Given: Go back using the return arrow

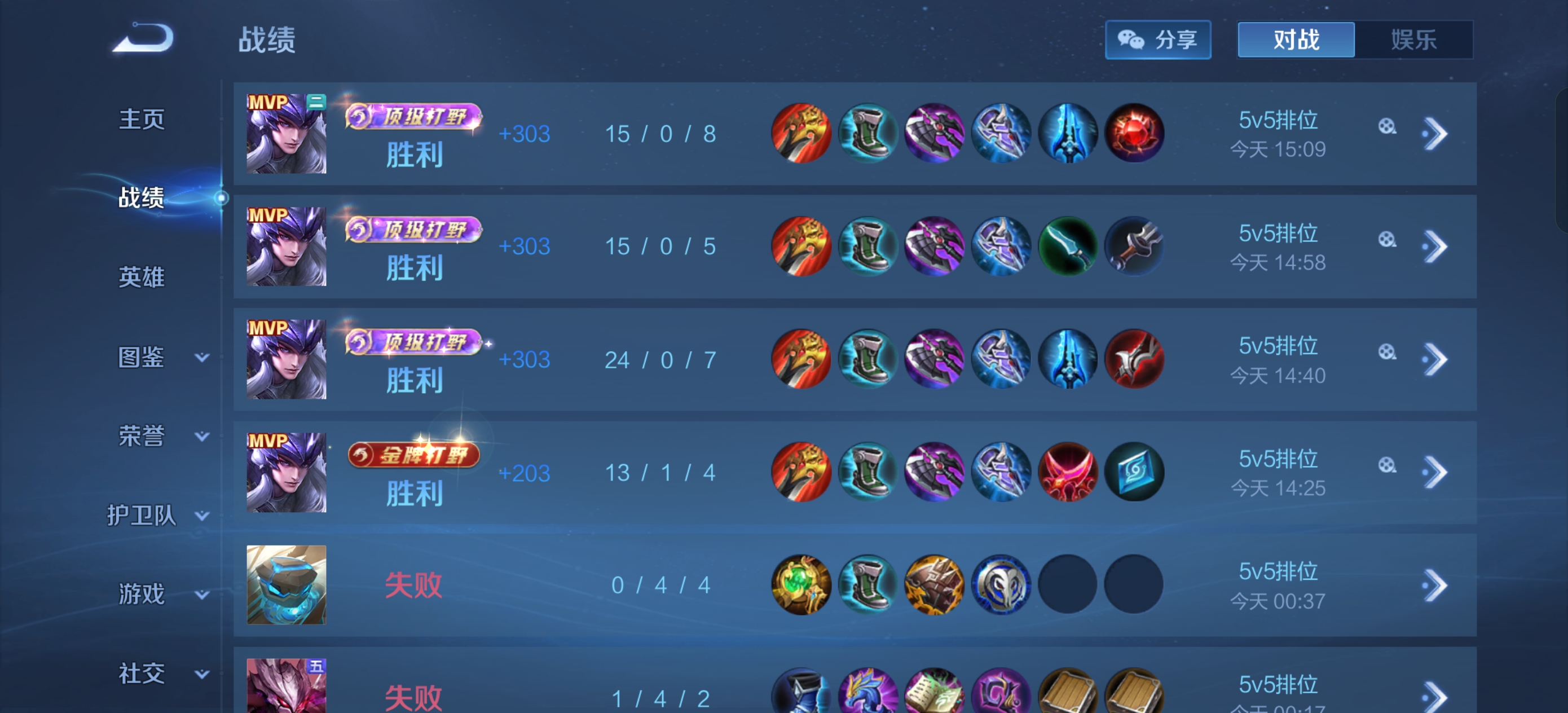Looking at the screenshot, I should point(144,38).
